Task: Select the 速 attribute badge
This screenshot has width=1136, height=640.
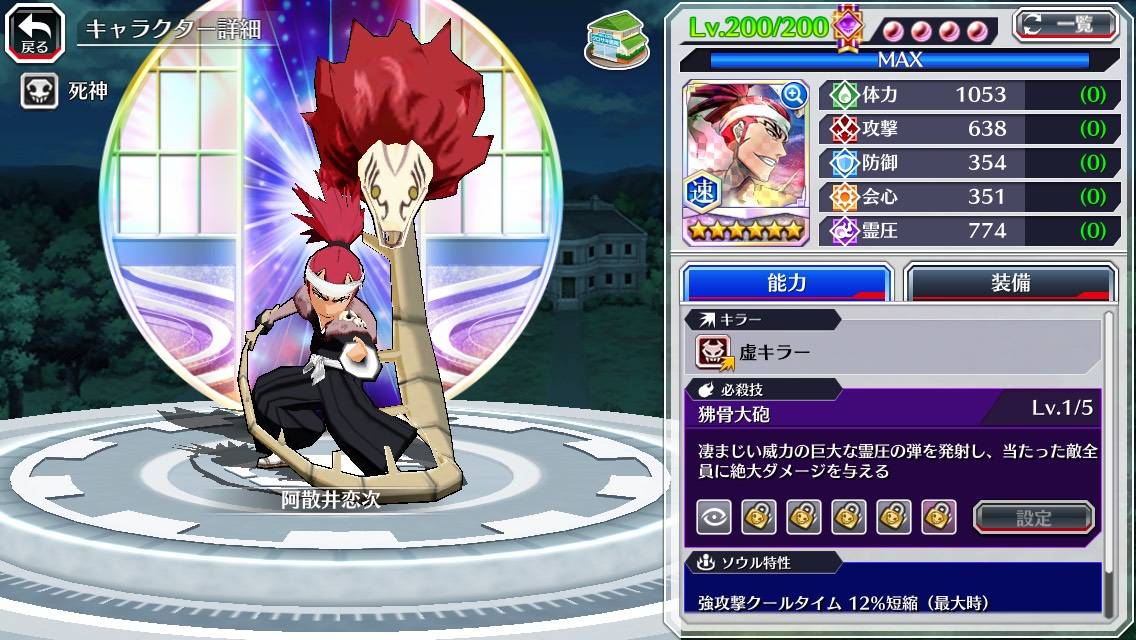Action: pos(700,194)
